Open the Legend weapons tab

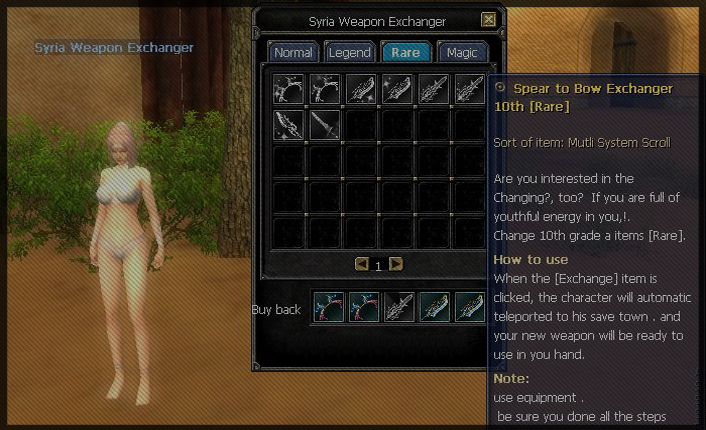[350, 52]
